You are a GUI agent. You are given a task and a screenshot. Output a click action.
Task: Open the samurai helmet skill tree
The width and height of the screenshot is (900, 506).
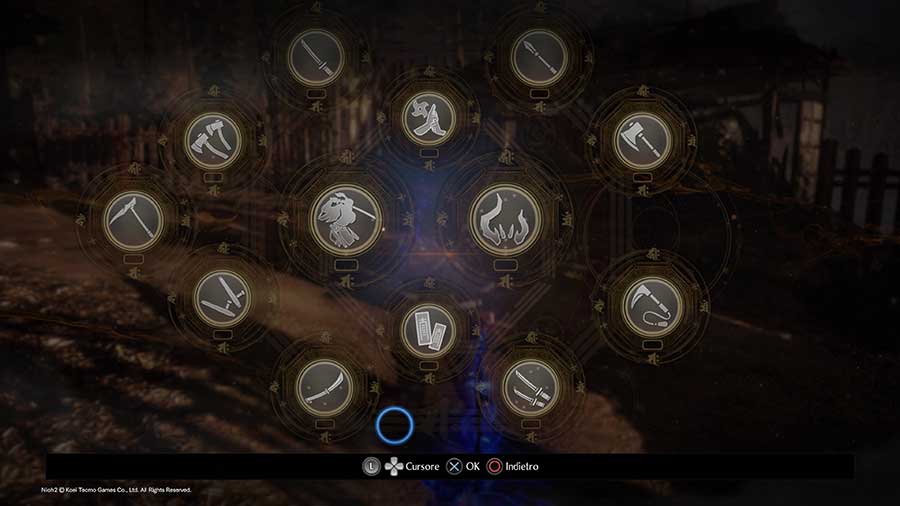346,219
